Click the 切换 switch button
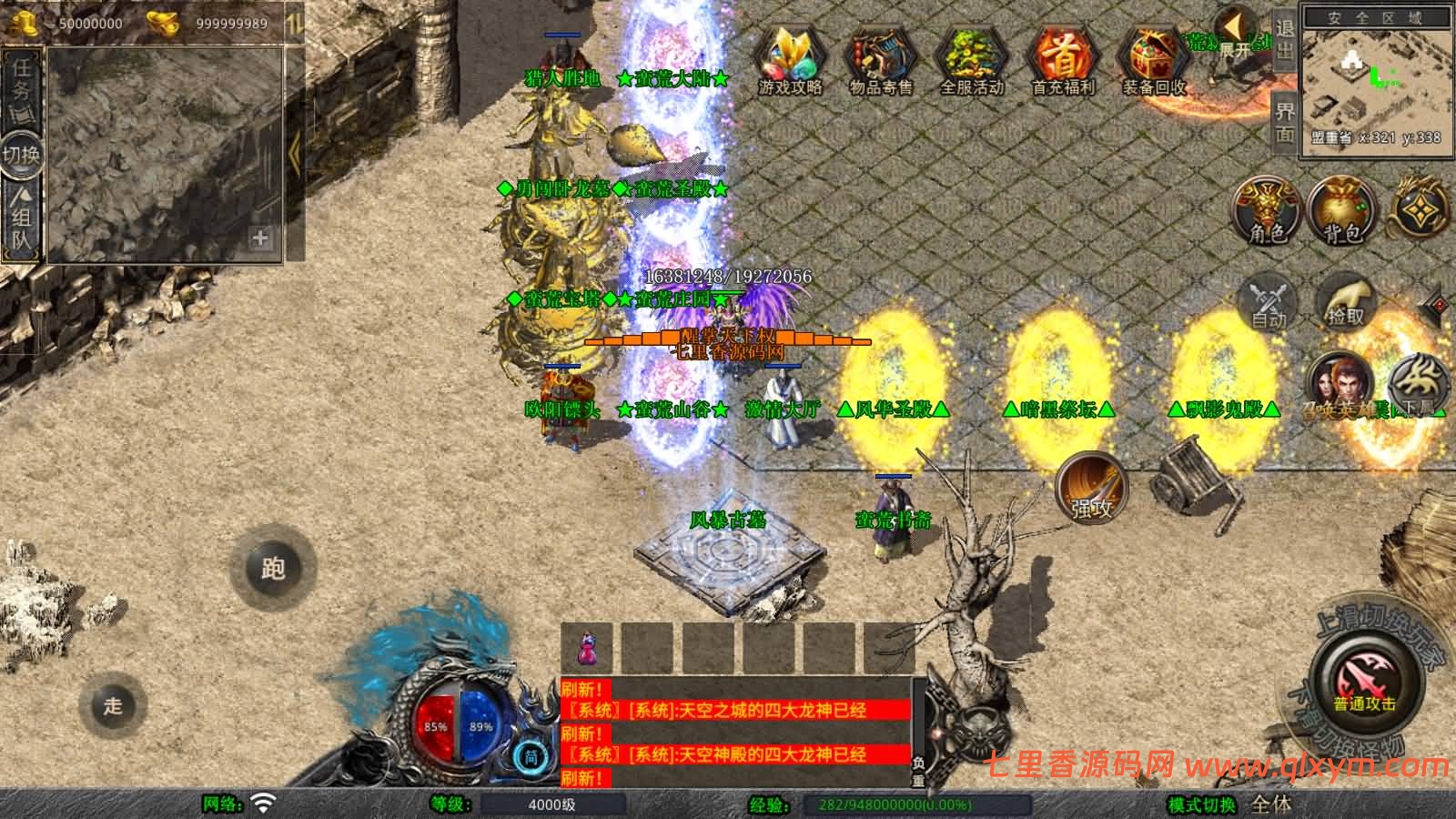This screenshot has height=819, width=1456. pos(20,154)
